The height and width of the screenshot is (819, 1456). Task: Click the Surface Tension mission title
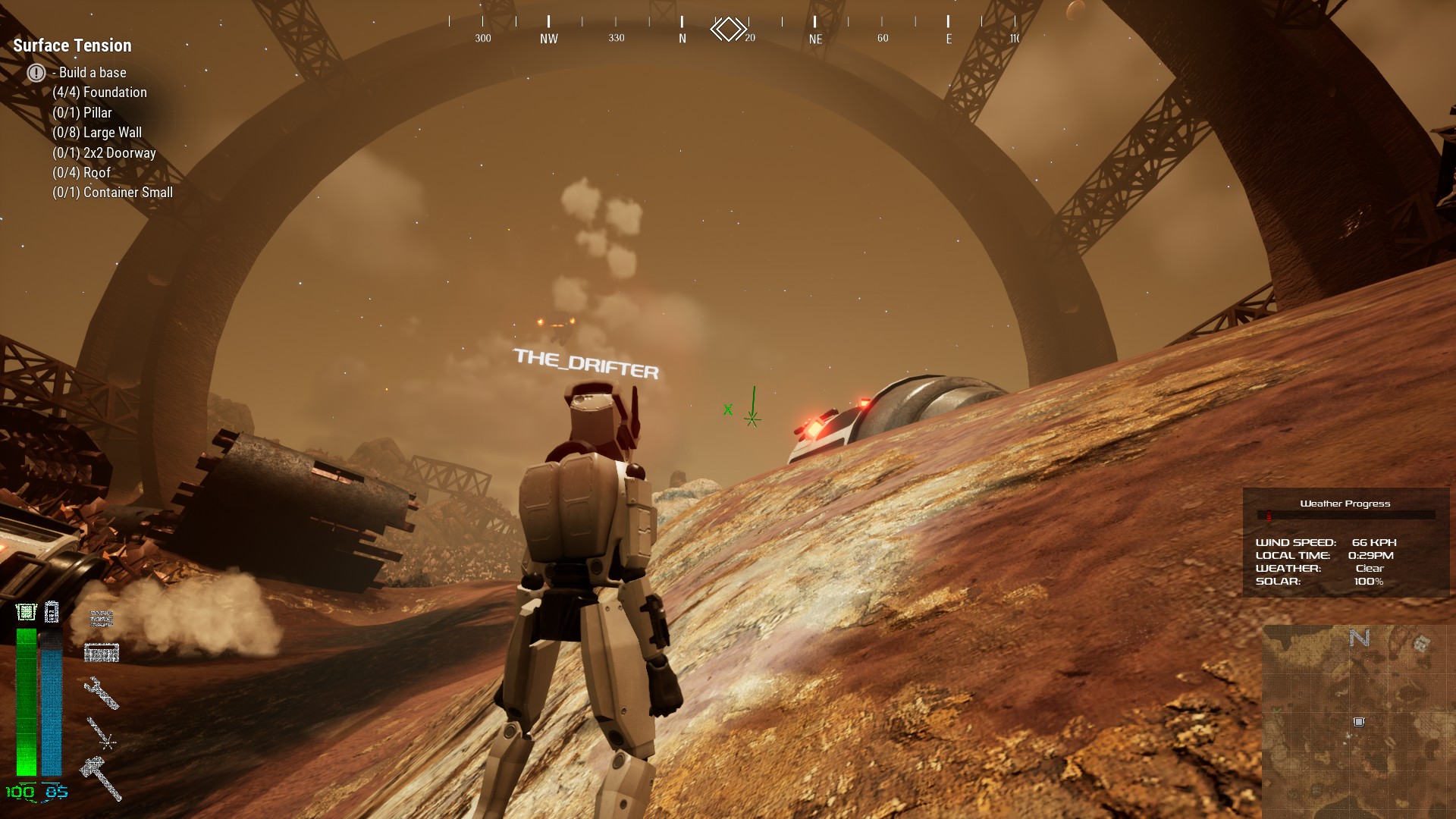point(72,45)
